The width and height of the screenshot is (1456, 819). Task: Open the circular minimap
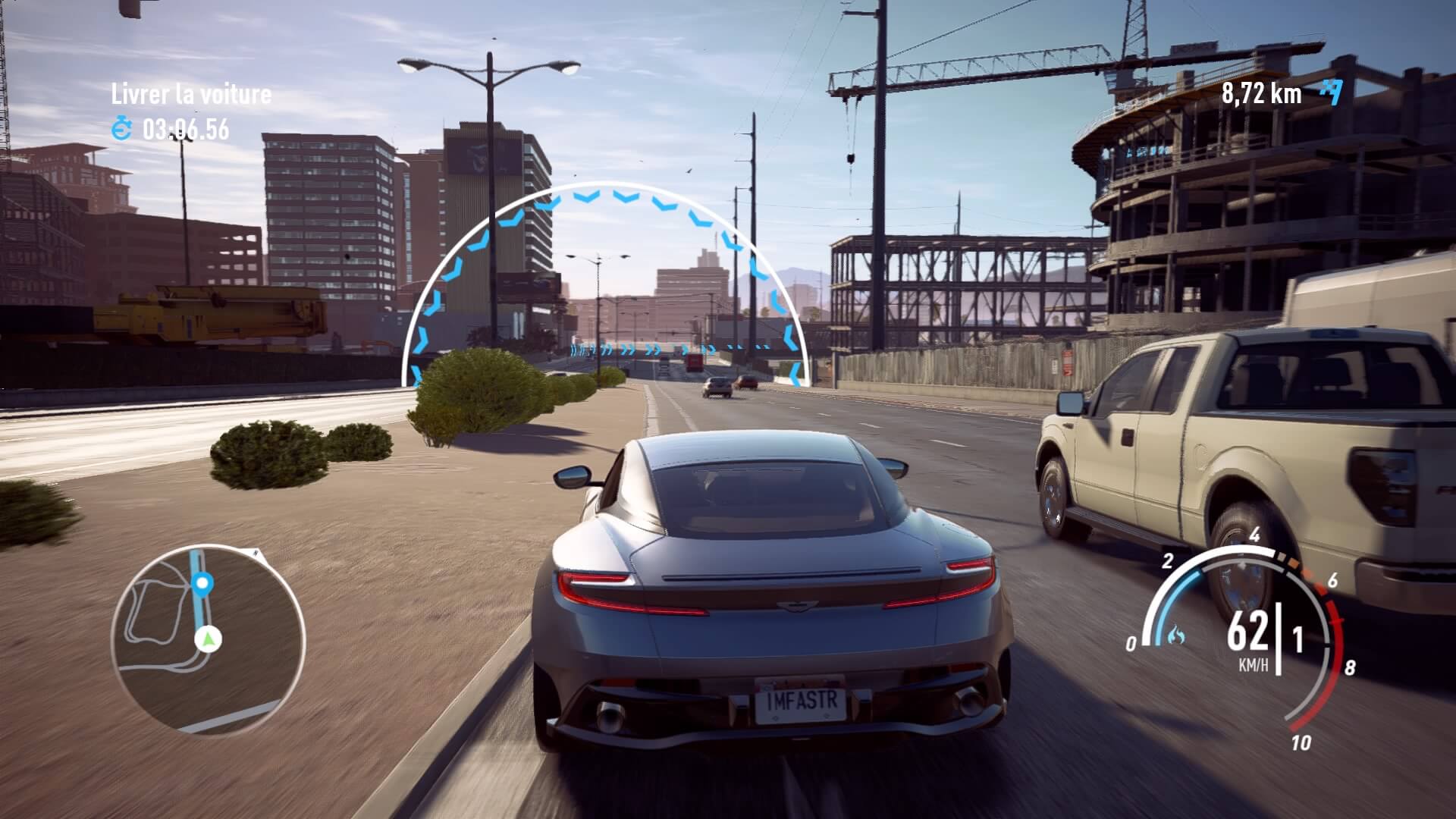208,639
